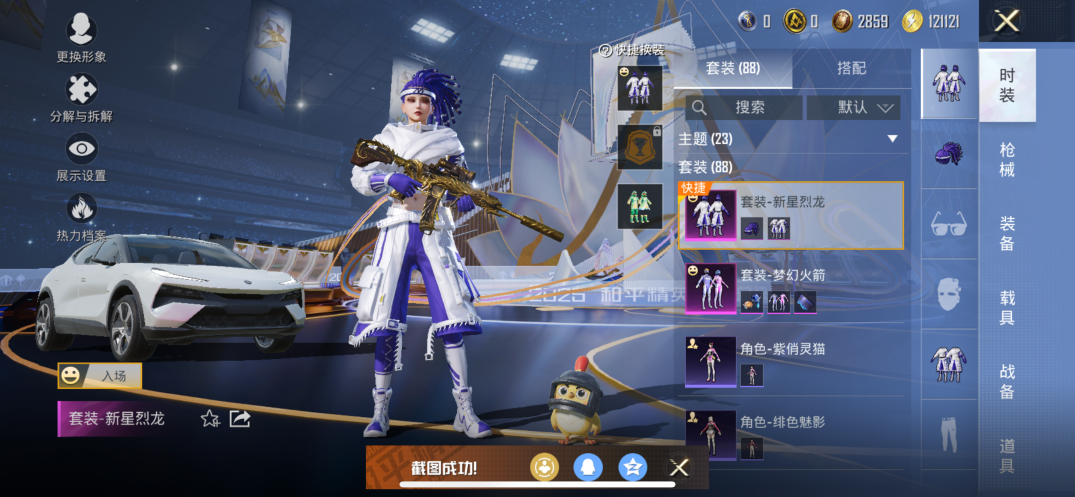
Task: Click the 搜索 search field
Action: coord(745,107)
